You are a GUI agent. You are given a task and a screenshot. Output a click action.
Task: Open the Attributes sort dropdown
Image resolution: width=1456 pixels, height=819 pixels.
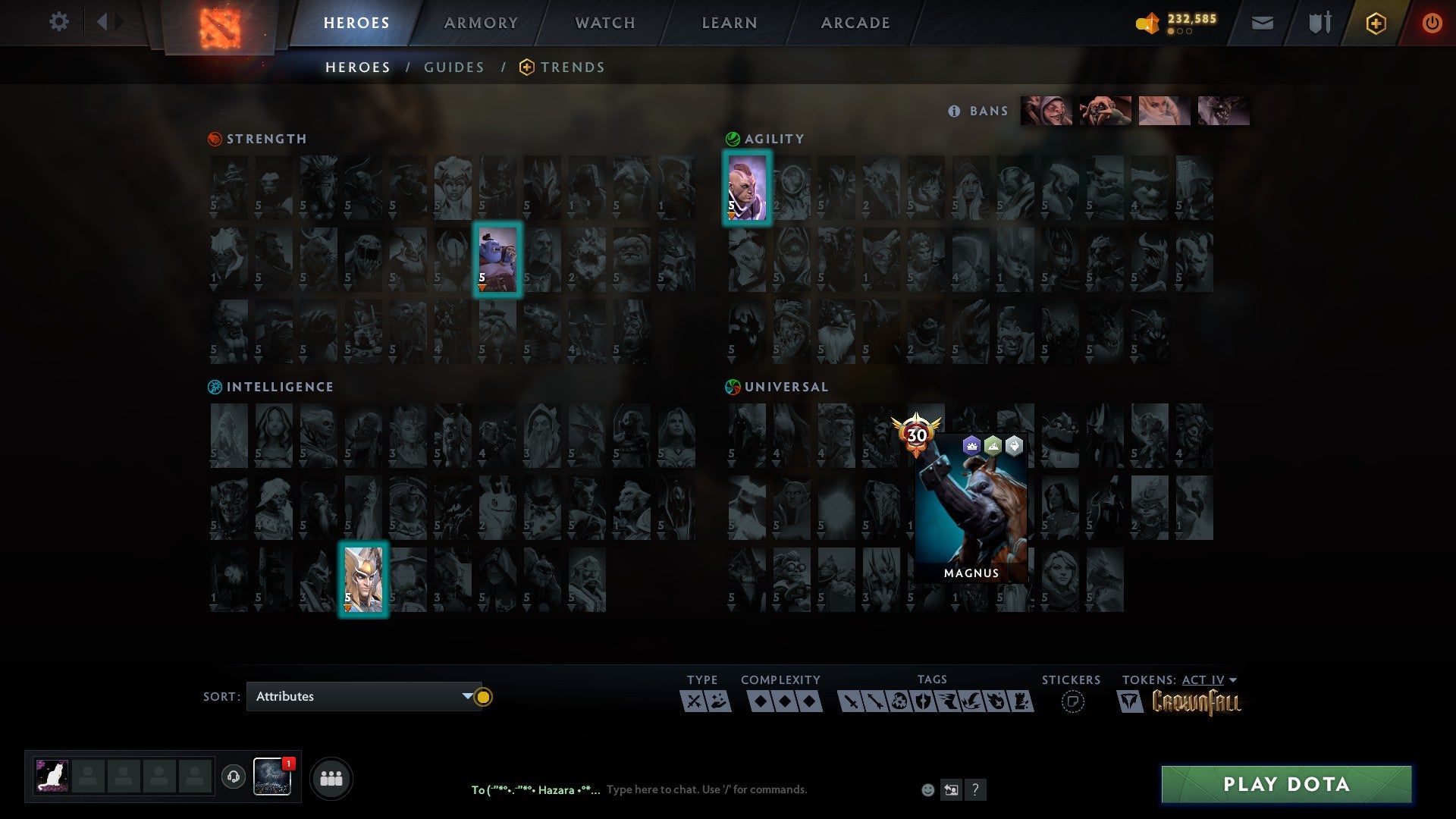(364, 696)
